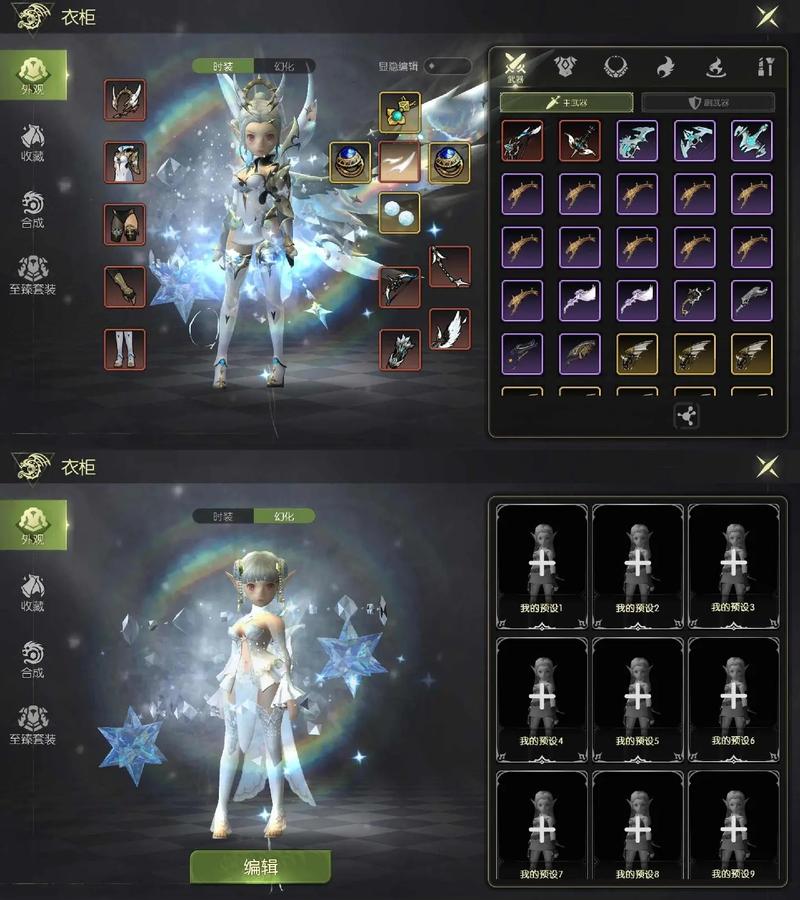
Task: Select the equipped gloves costume slot
Action: point(125,287)
